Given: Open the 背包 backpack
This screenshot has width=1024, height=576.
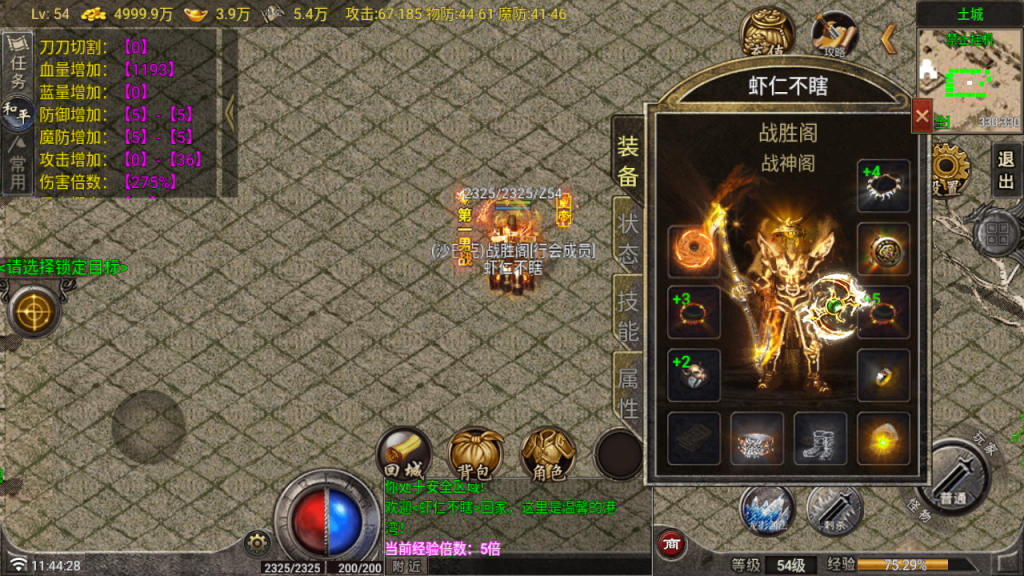Looking at the screenshot, I should (476, 456).
